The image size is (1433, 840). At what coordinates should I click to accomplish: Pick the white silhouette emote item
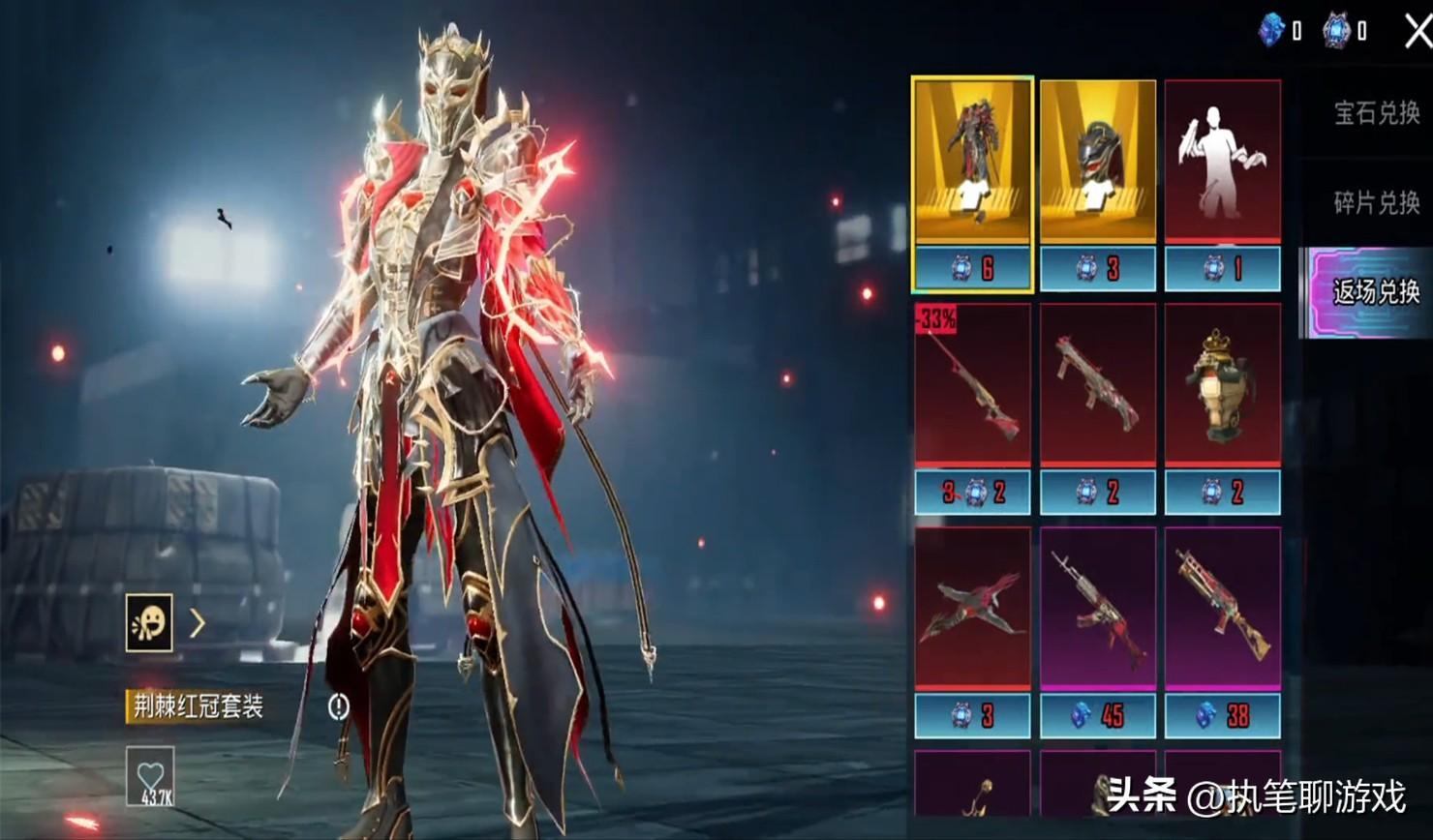[x=1222, y=163]
